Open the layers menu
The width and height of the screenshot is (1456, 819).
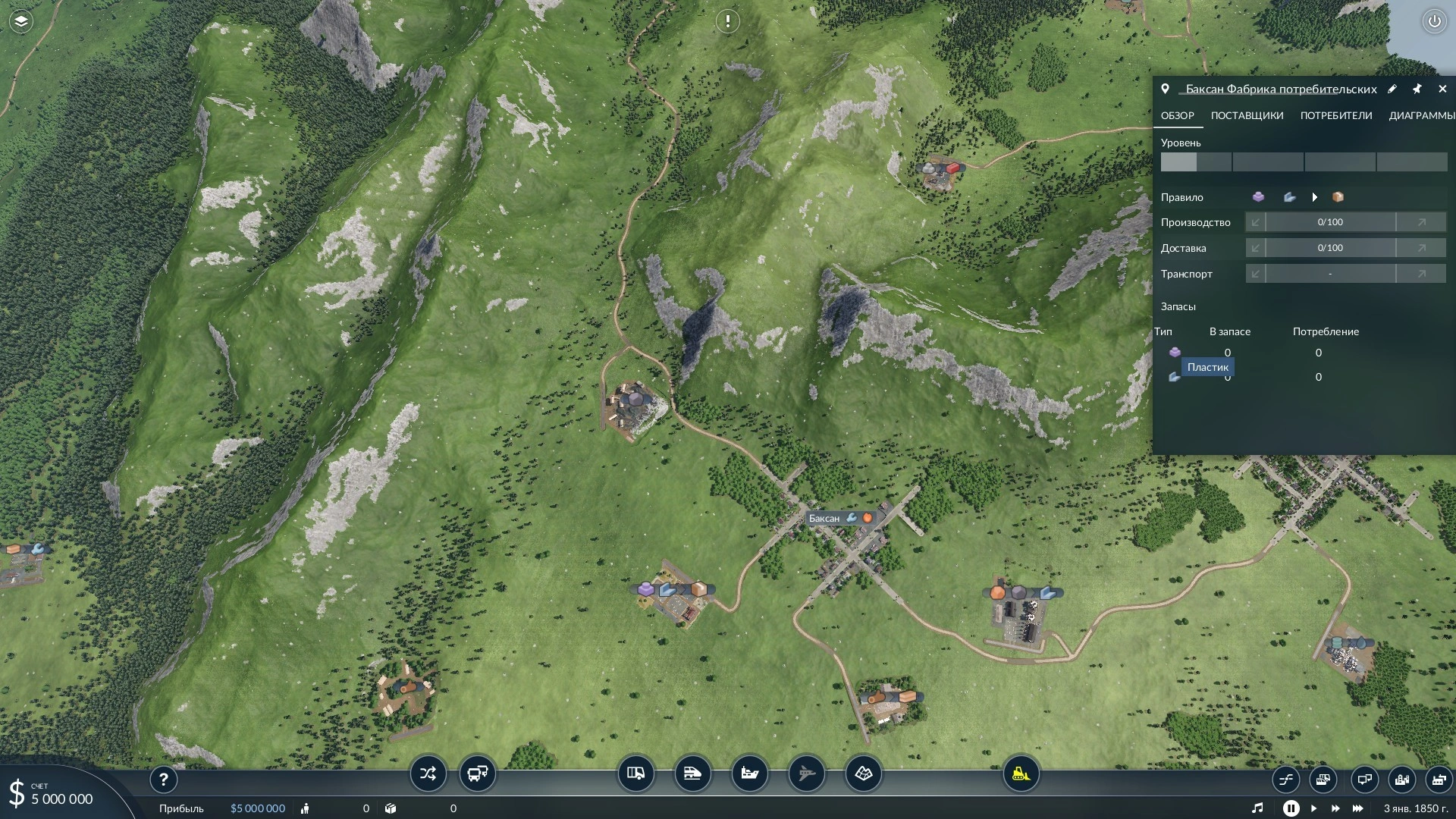coord(21,21)
